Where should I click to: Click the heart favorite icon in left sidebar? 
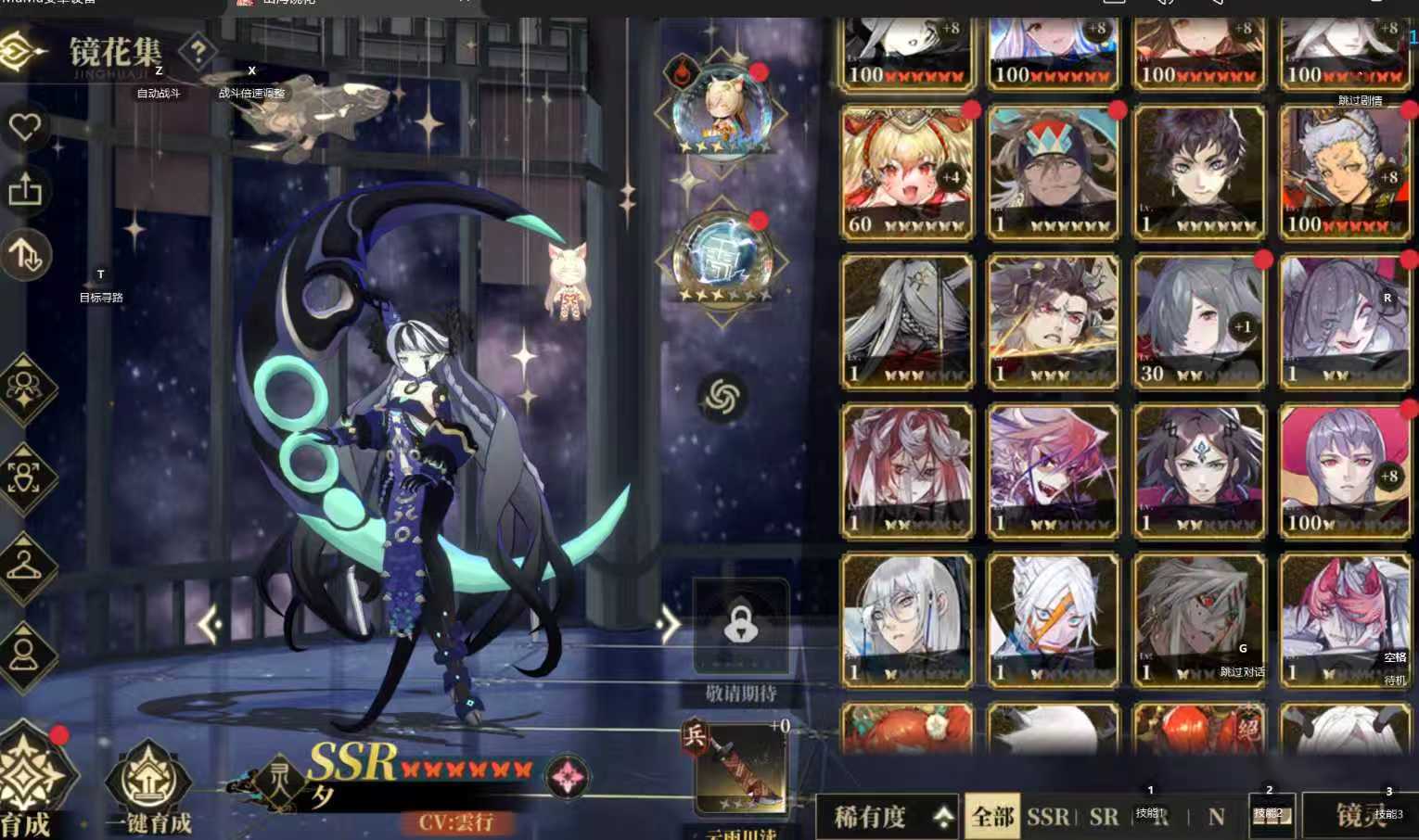[x=27, y=127]
